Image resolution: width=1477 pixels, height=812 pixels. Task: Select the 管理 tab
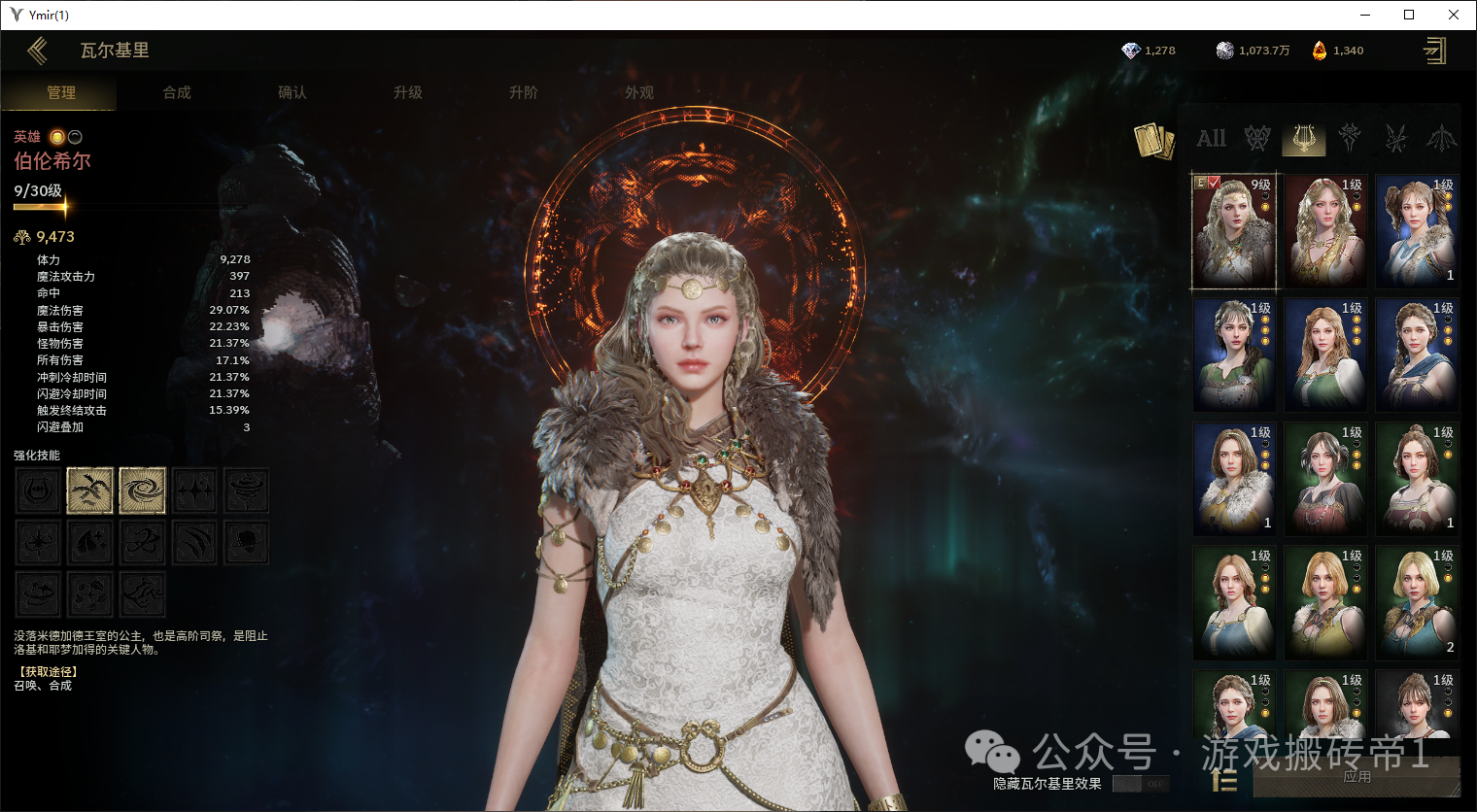(x=61, y=92)
